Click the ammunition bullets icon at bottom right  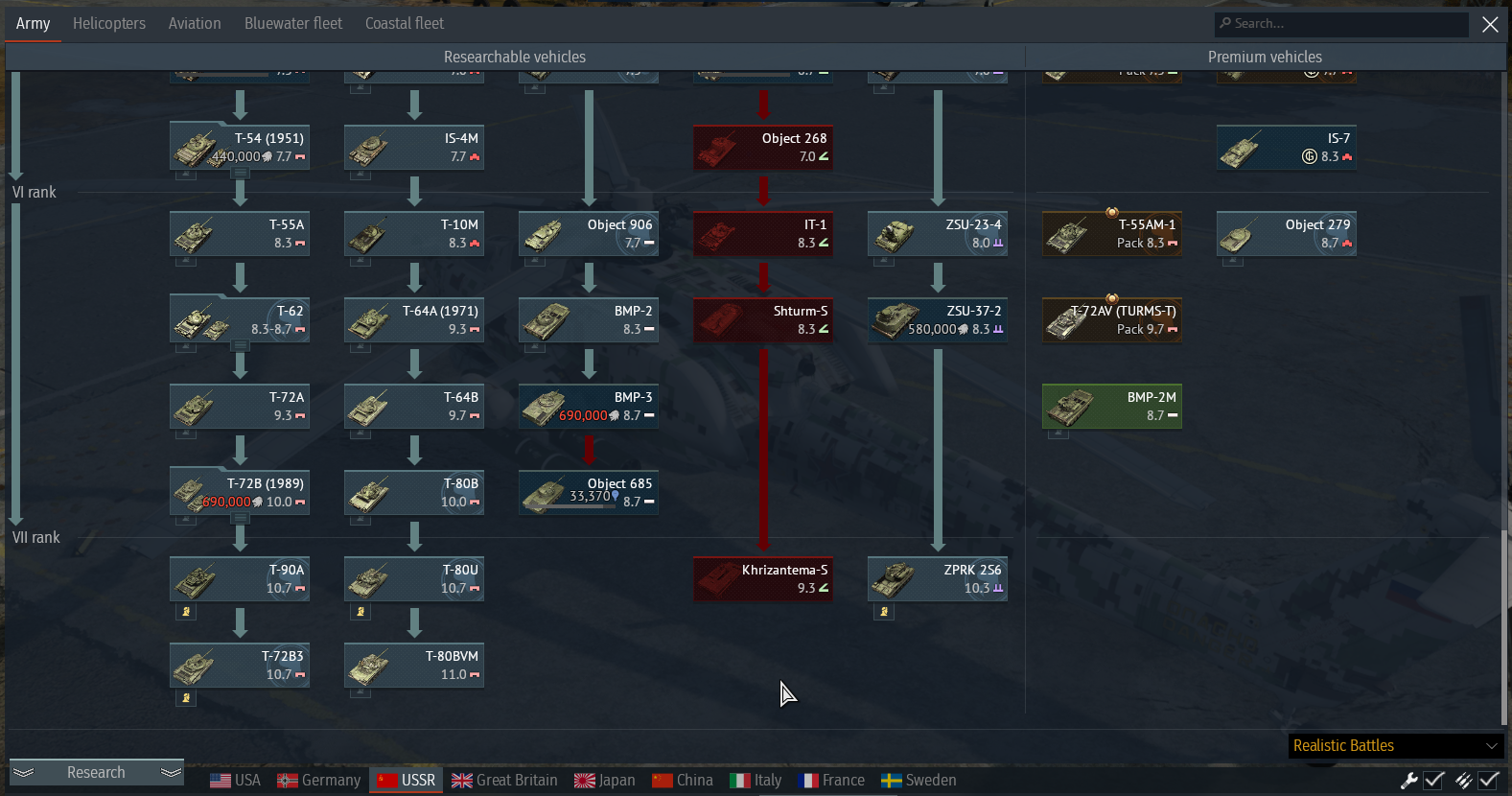click(1461, 780)
